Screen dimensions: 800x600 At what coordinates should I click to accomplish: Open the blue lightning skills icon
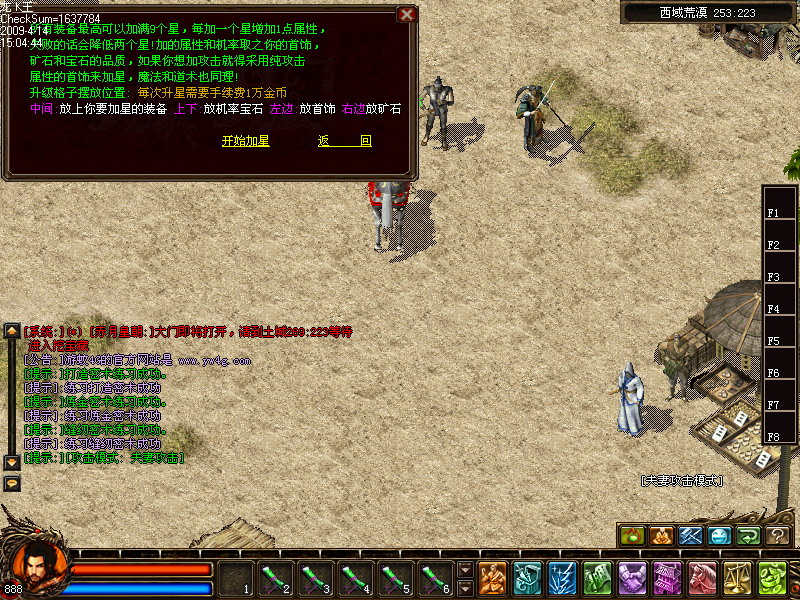pos(562,578)
